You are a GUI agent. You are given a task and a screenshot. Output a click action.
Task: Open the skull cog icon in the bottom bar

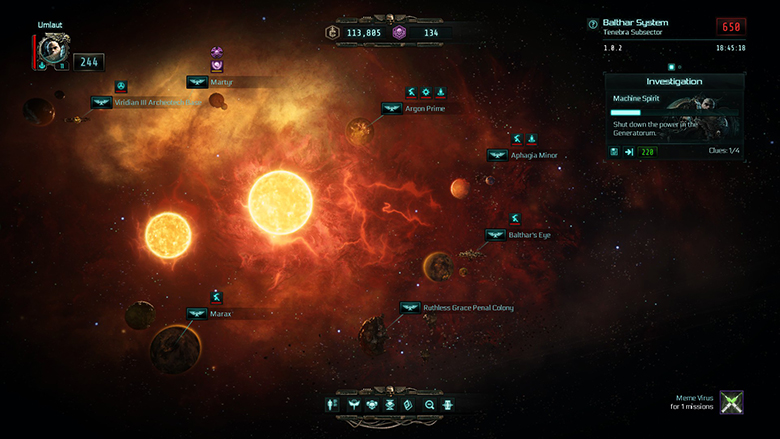(x=371, y=404)
